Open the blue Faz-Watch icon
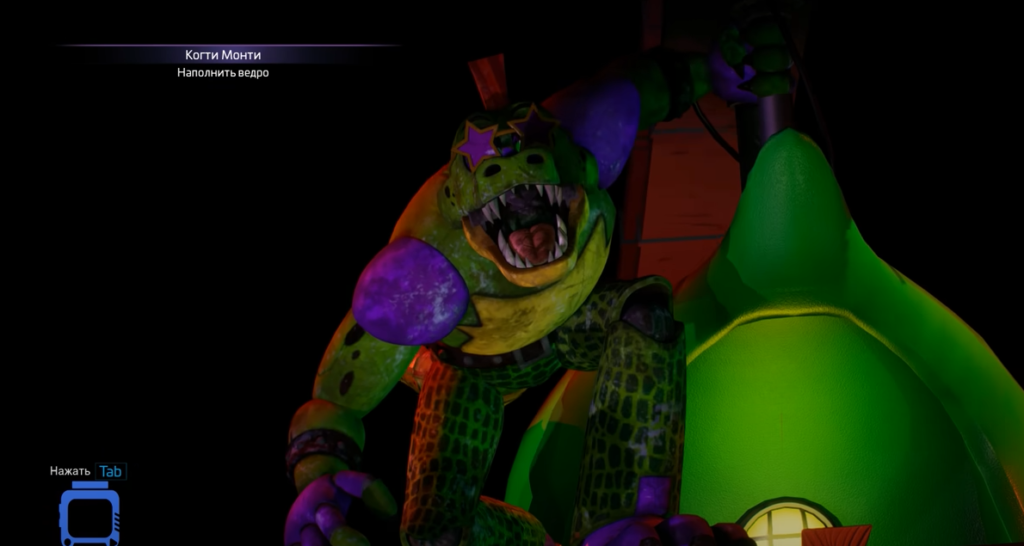 (x=89, y=515)
